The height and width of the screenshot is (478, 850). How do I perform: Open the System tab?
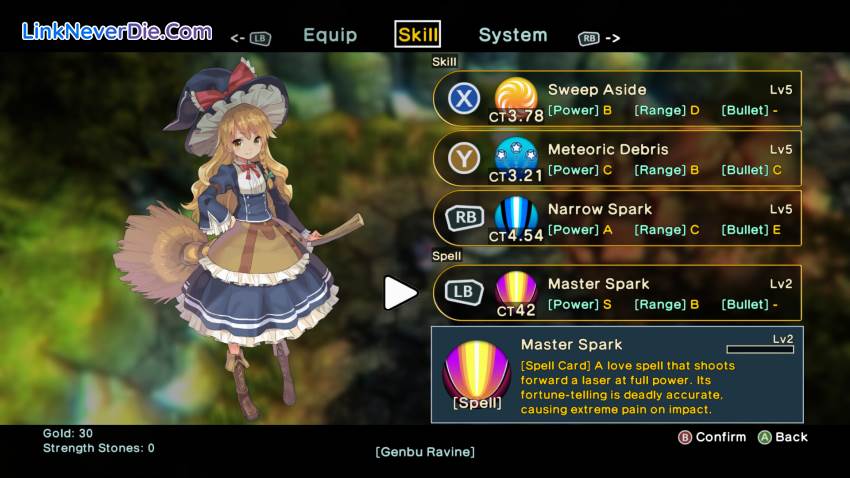tap(512, 35)
